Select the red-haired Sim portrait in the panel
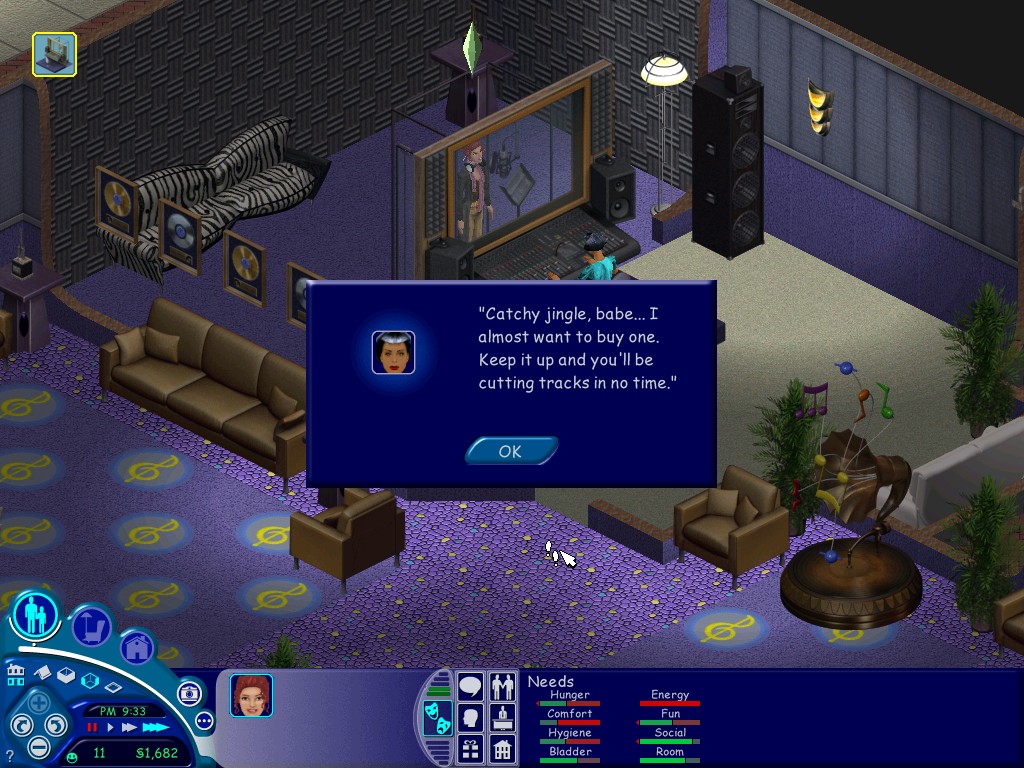This screenshot has width=1024, height=768. [x=251, y=695]
